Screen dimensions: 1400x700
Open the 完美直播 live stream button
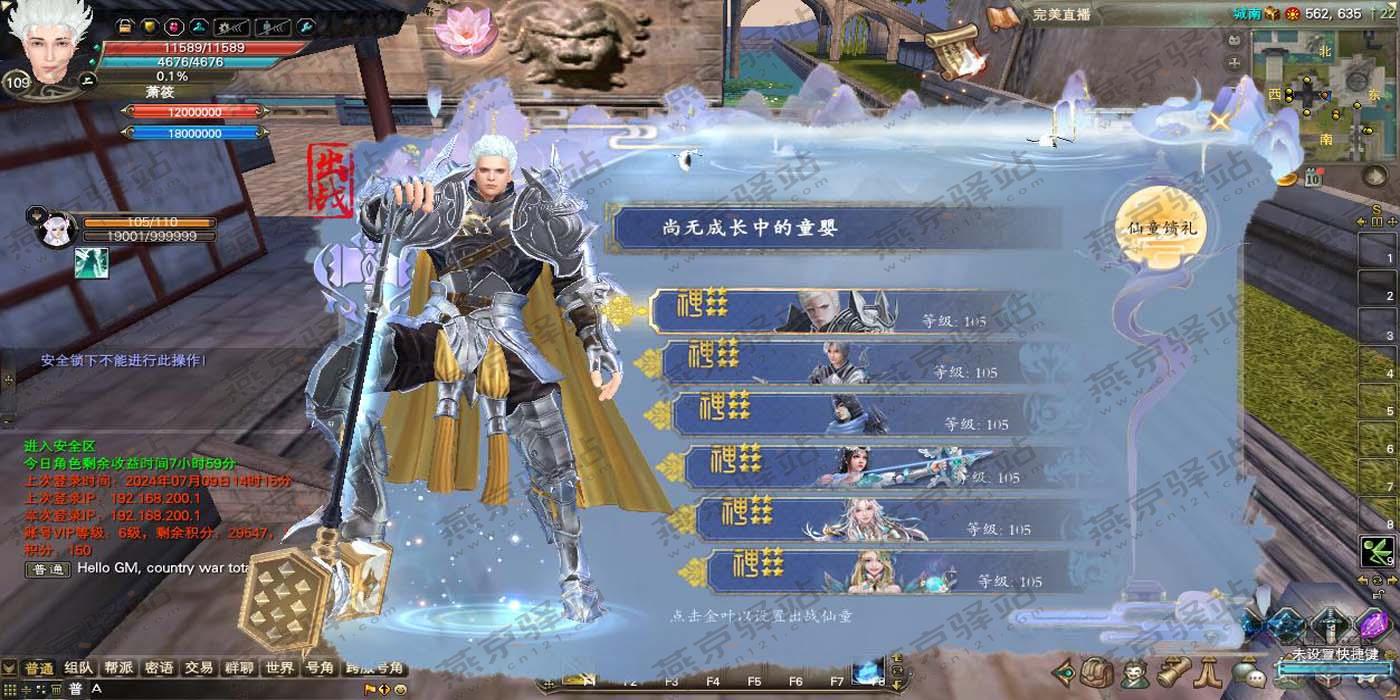(1061, 15)
